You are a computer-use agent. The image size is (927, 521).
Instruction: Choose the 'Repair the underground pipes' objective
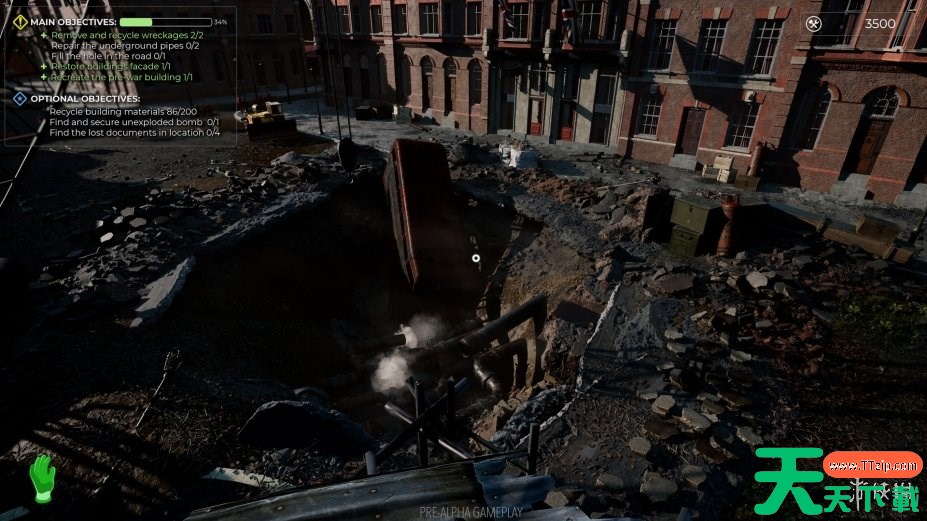(x=124, y=45)
